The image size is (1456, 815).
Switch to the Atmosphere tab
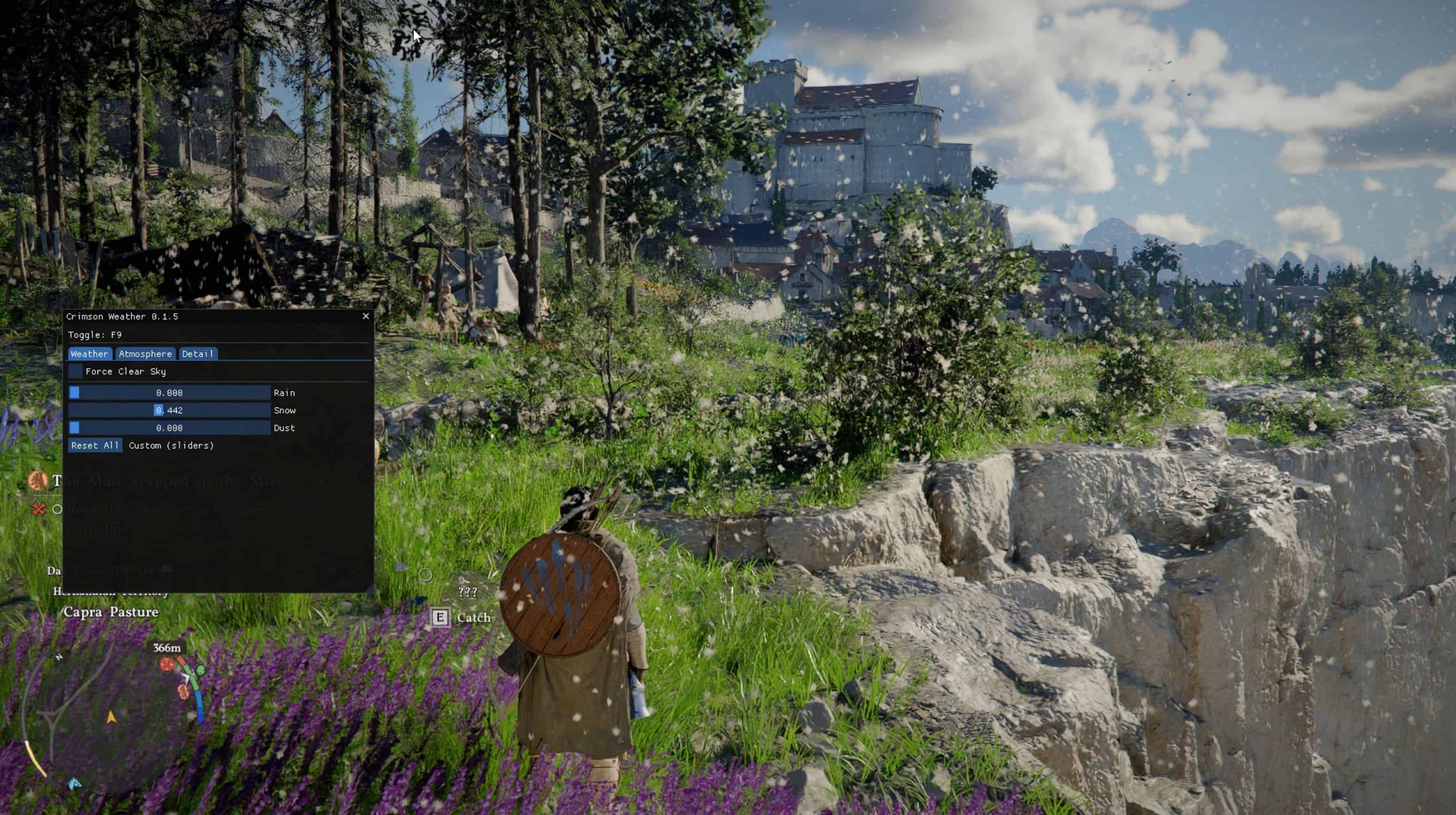tap(145, 354)
